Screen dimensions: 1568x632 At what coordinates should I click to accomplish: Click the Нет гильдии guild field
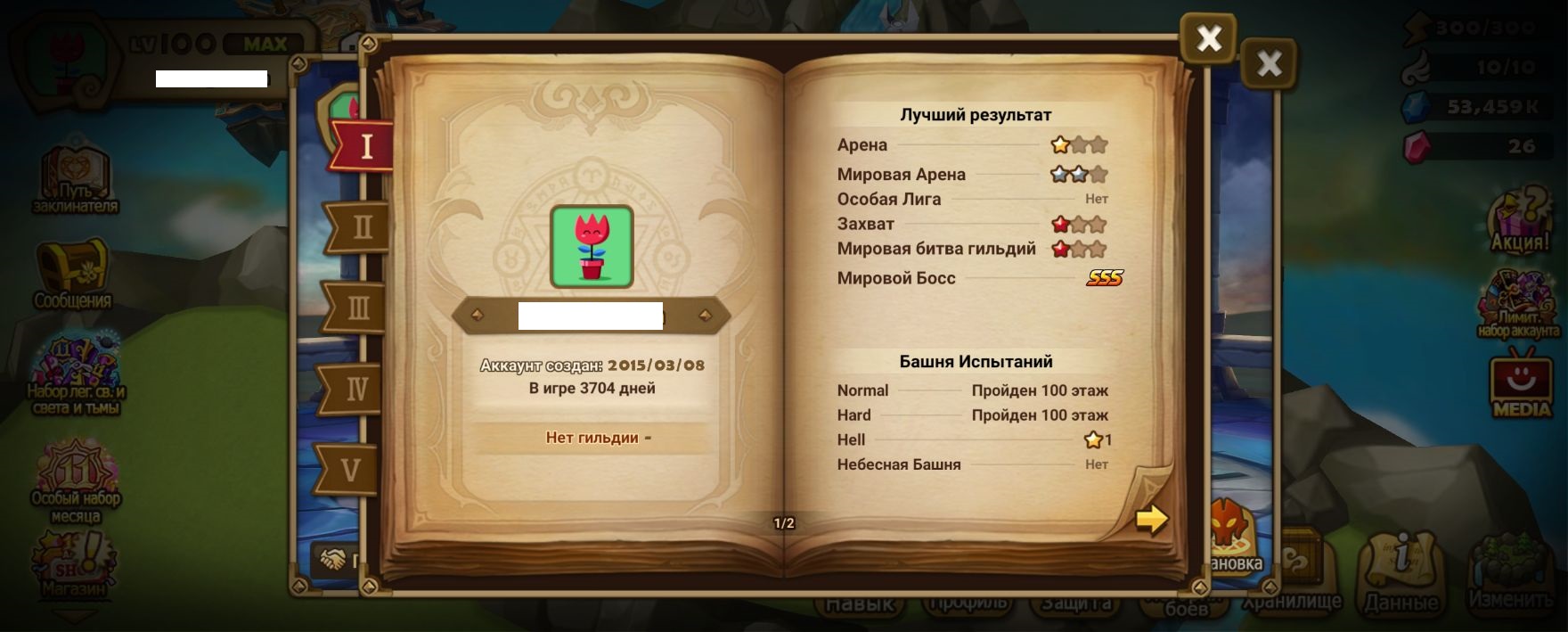coord(592,438)
